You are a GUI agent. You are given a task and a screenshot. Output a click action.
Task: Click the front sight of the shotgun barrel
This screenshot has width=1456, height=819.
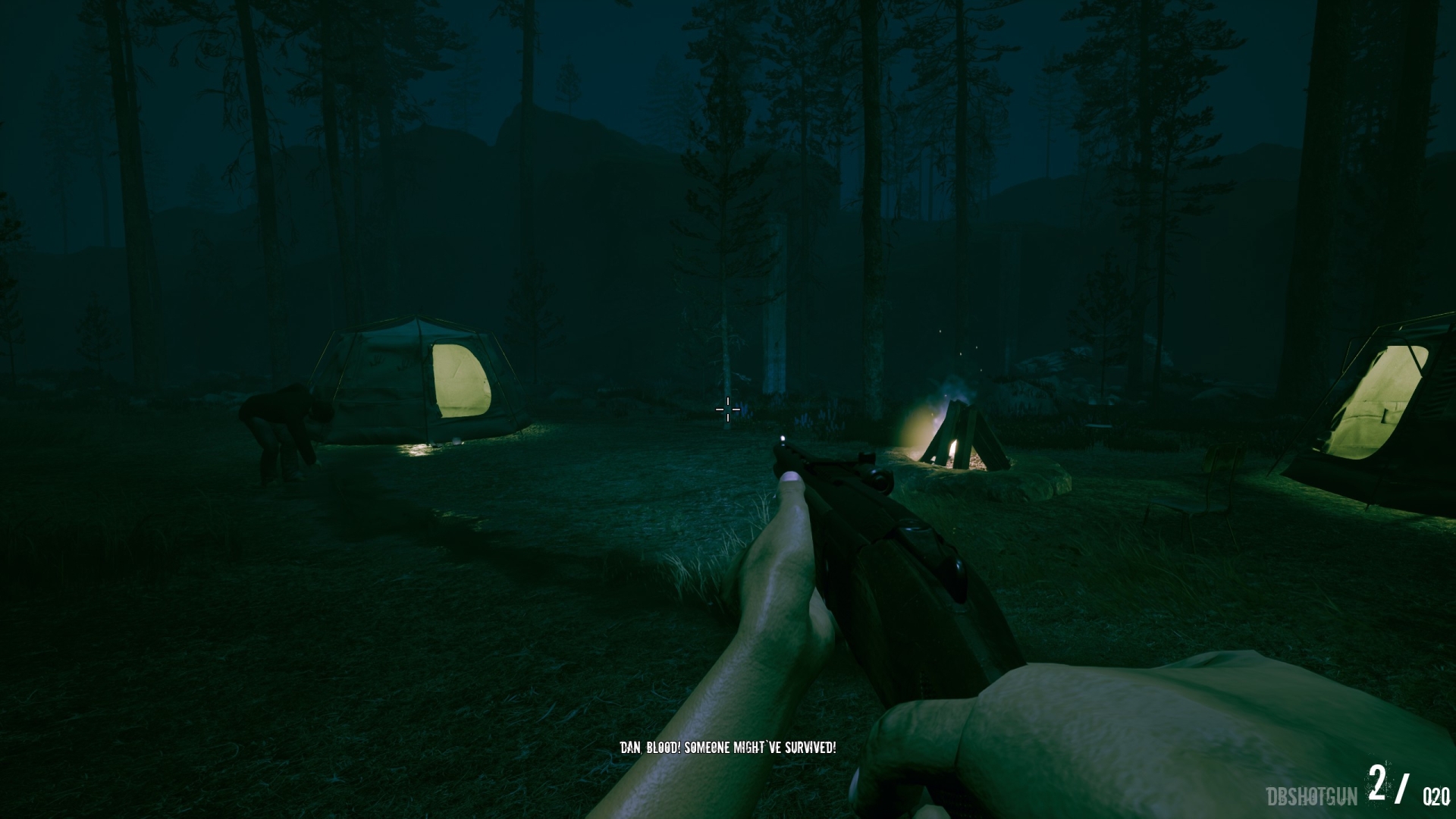coord(781,440)
